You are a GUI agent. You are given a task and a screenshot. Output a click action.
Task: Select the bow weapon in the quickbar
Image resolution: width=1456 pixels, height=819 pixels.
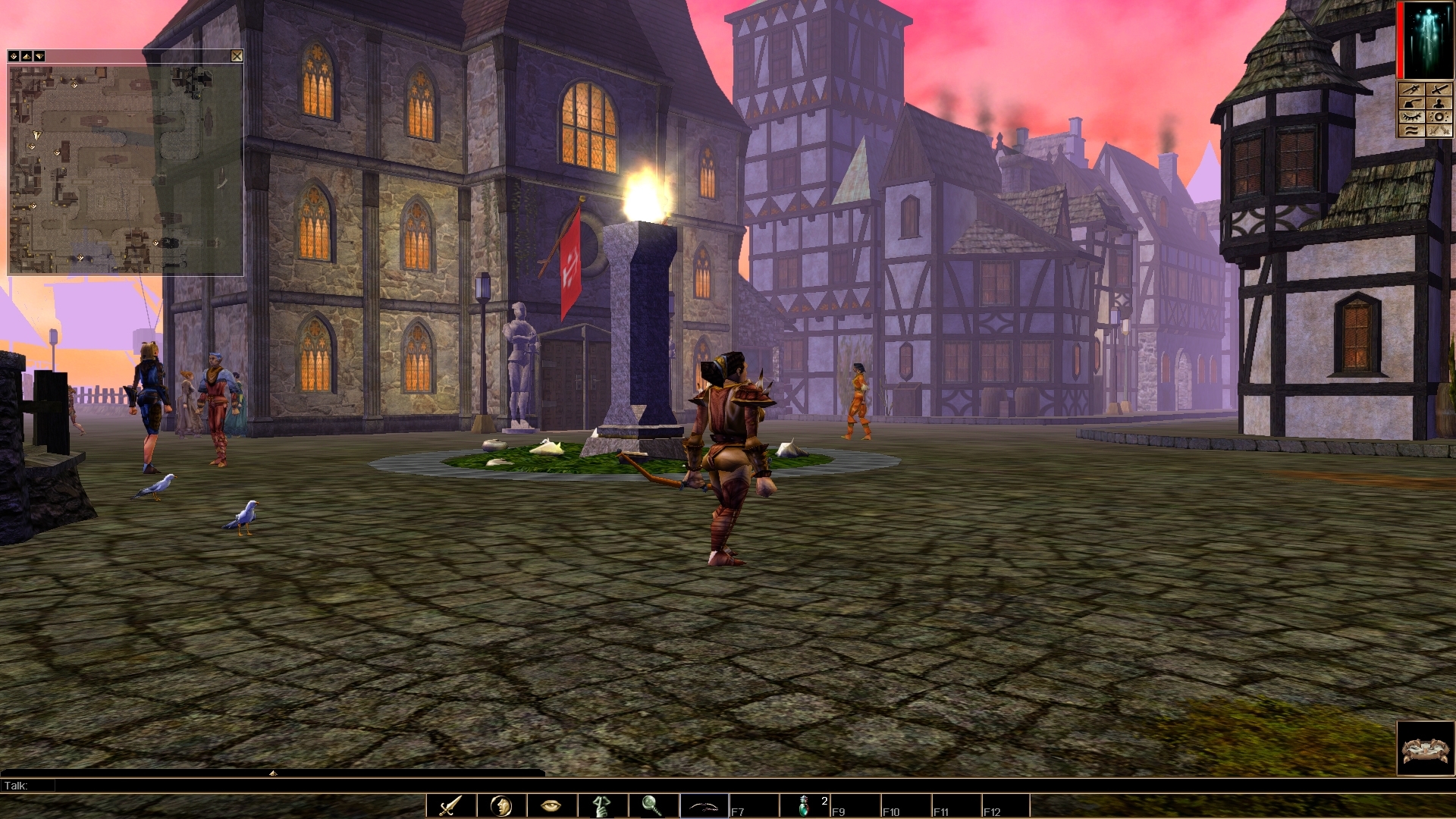click(703, 806)
